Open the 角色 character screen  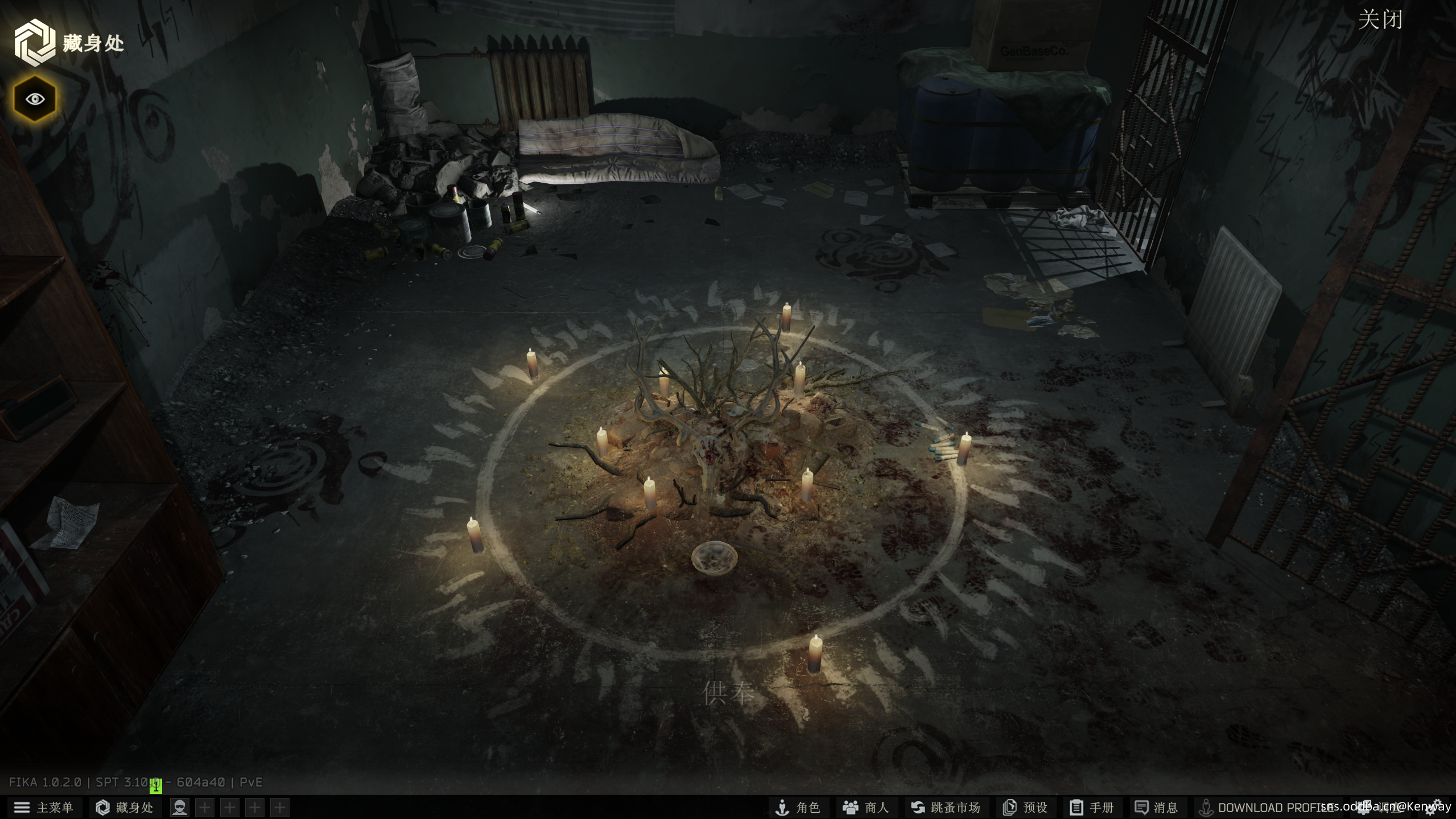click(798, 807)
